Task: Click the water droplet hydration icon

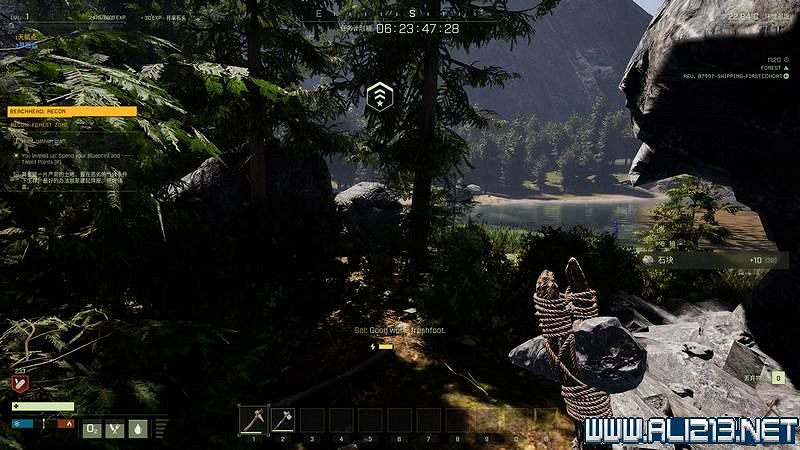Action: tap(138, 428)
